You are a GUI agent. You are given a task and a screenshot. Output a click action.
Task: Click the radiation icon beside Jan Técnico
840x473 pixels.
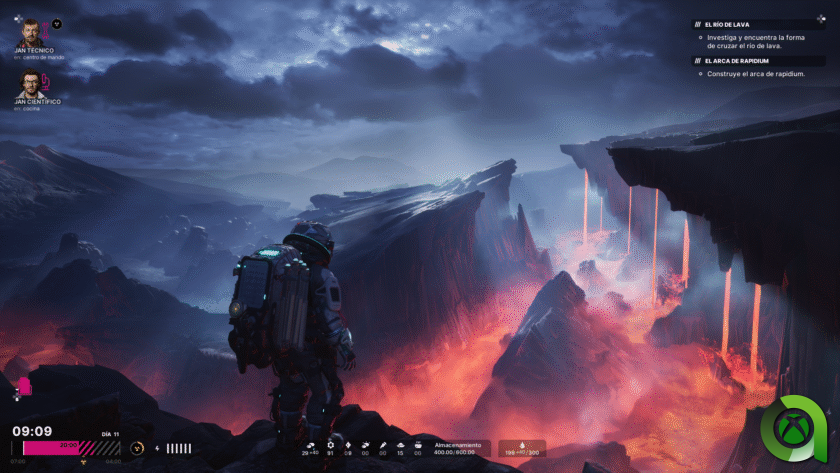click(x=57, y=23)
